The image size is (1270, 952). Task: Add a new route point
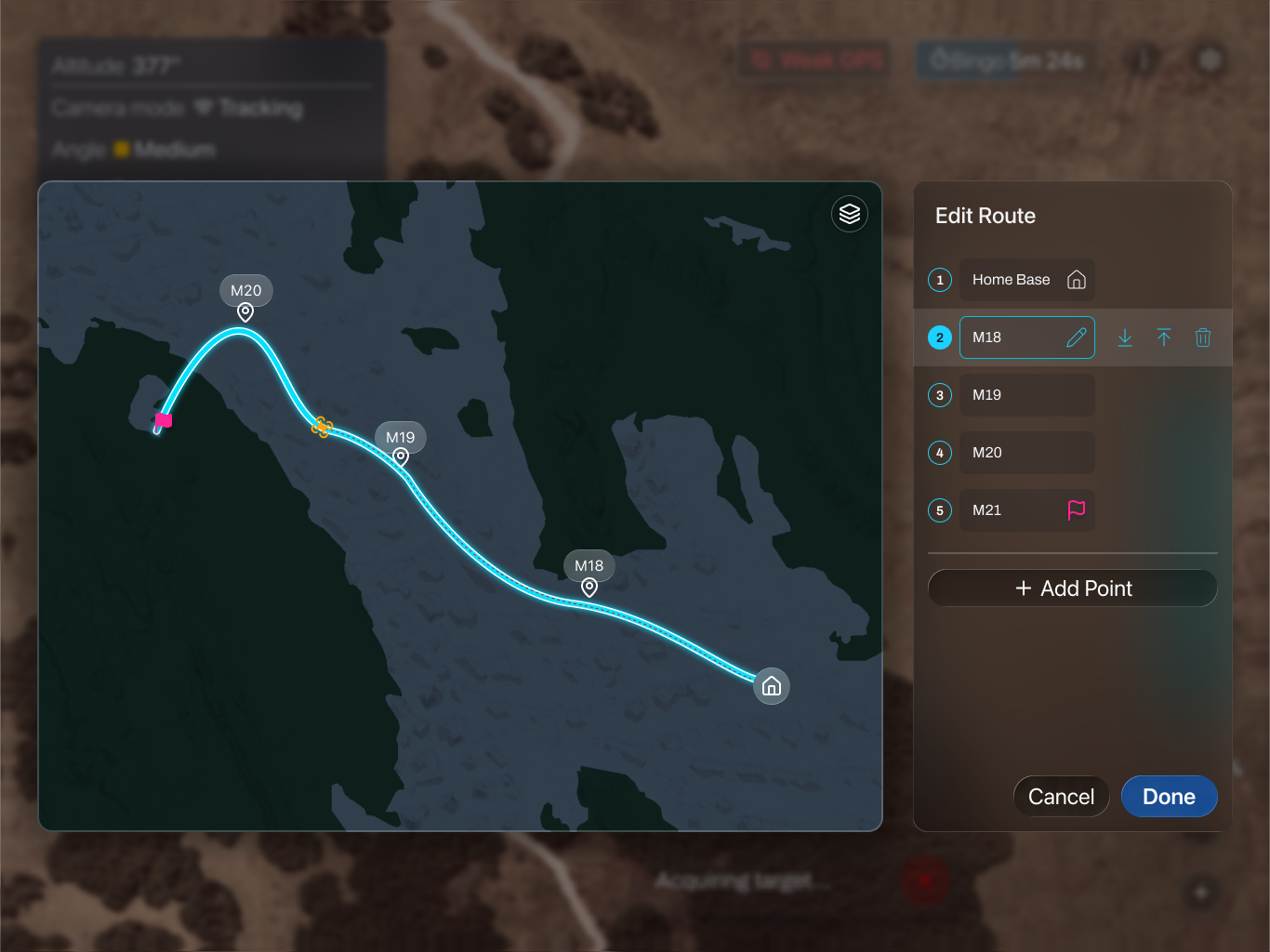pos(1073,588)
